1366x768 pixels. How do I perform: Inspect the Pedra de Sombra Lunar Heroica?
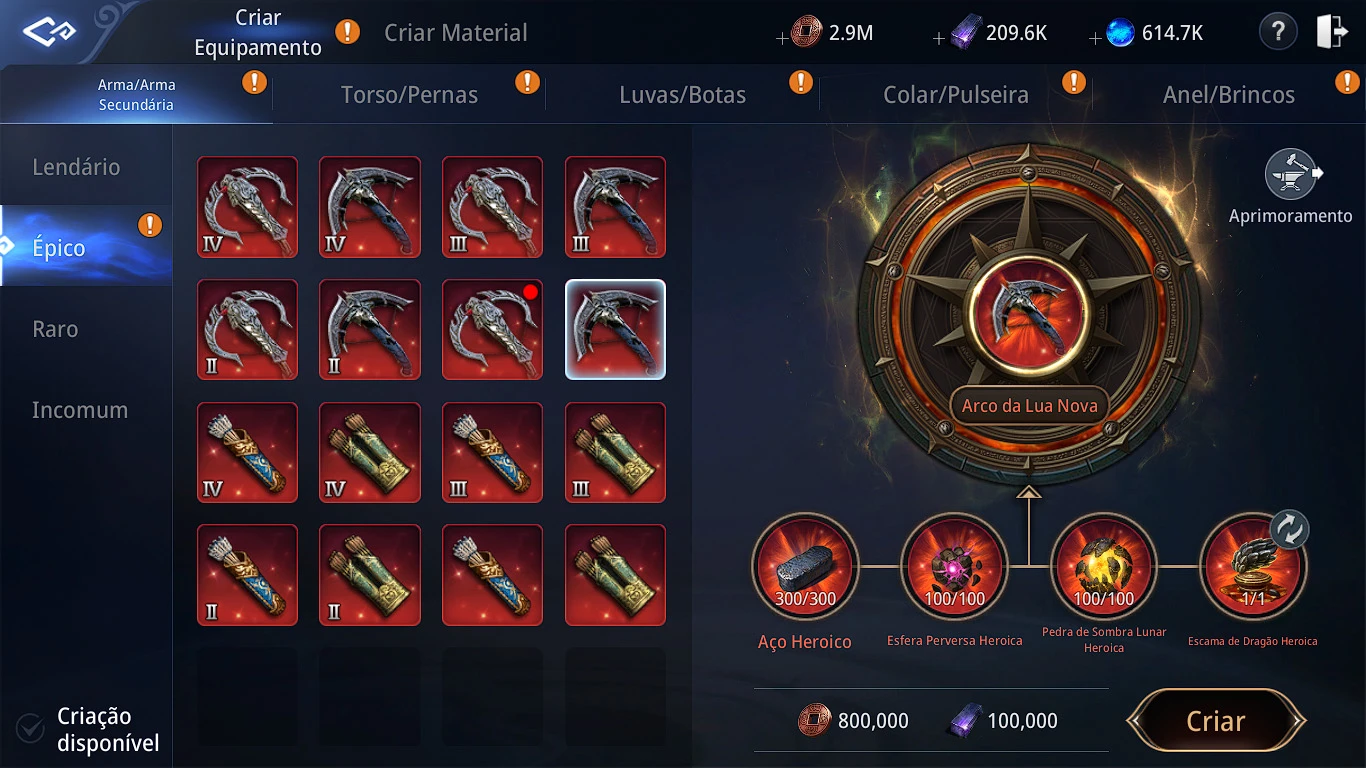(1103, 565)
